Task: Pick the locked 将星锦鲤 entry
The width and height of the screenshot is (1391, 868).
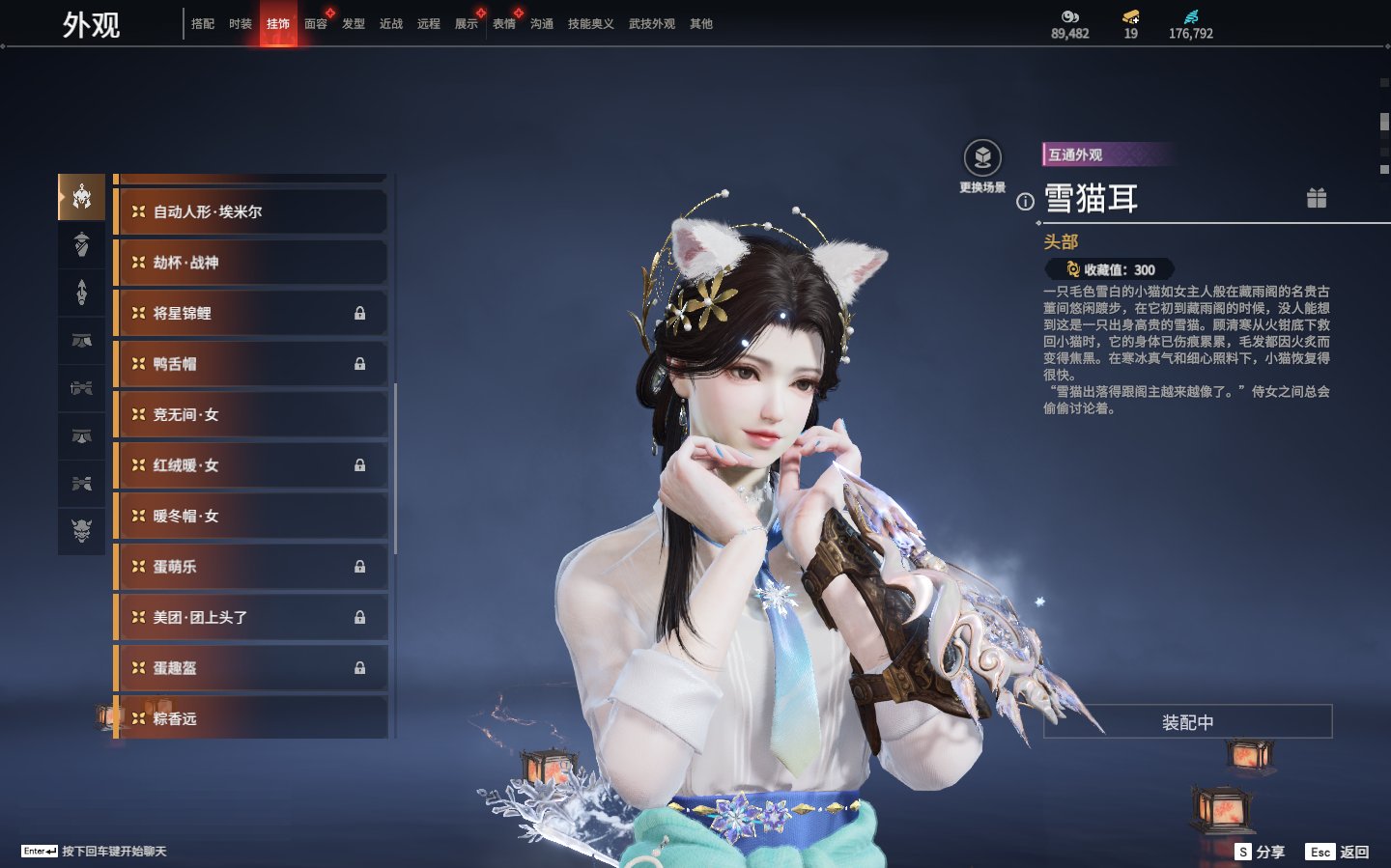Action: 251,313
